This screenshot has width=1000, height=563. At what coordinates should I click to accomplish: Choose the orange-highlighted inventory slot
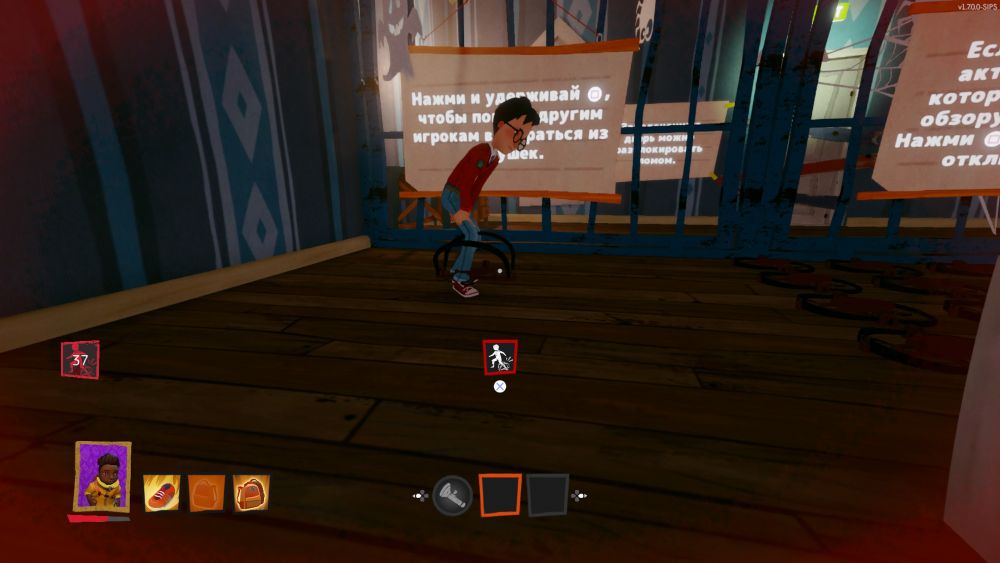500,494
